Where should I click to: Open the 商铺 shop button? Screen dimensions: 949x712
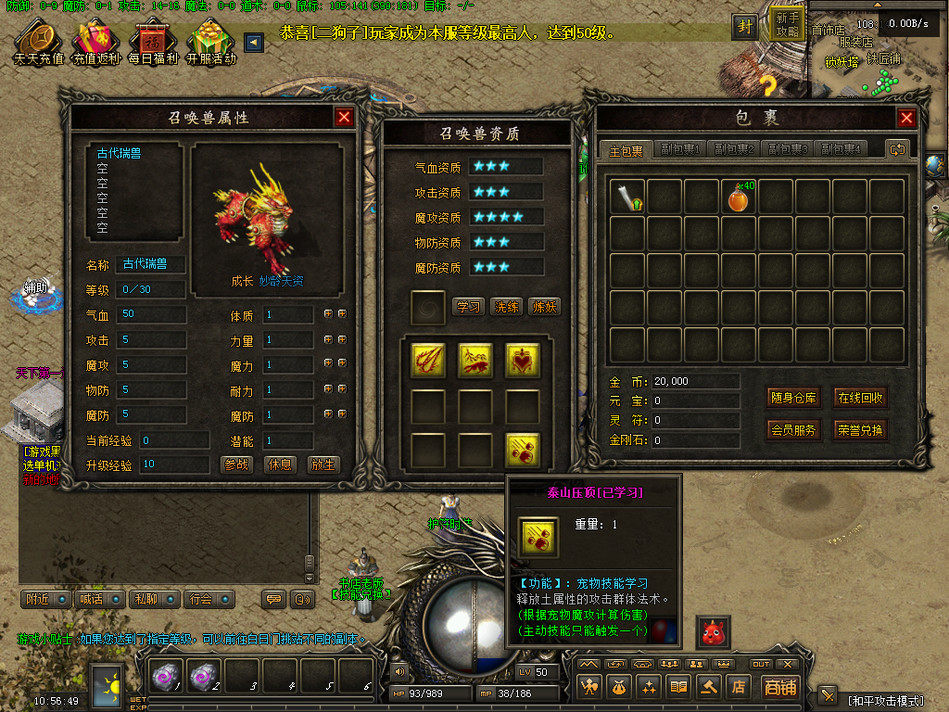(x=779, y=687)
